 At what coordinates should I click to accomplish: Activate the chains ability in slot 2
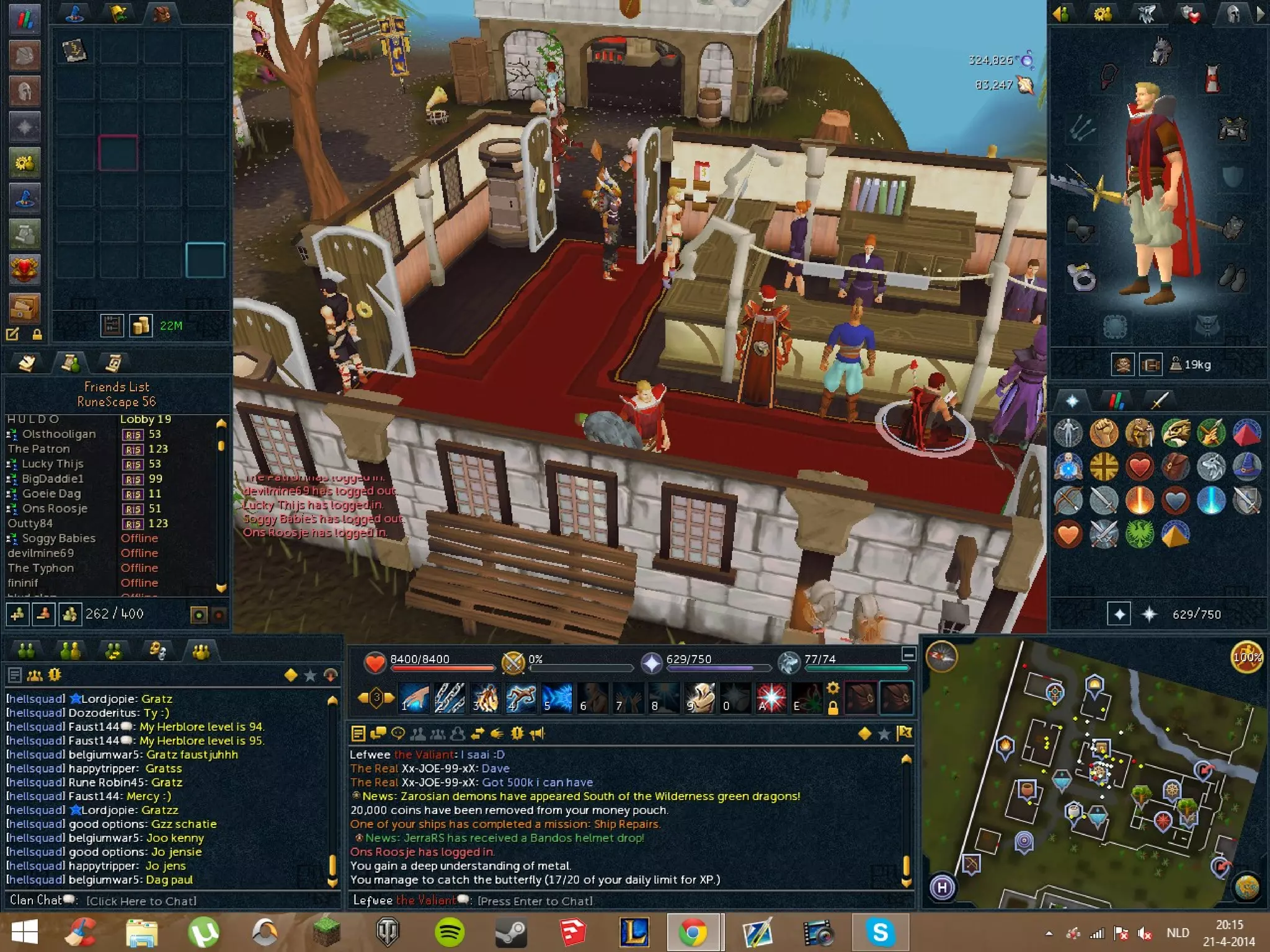click(450, 697)
